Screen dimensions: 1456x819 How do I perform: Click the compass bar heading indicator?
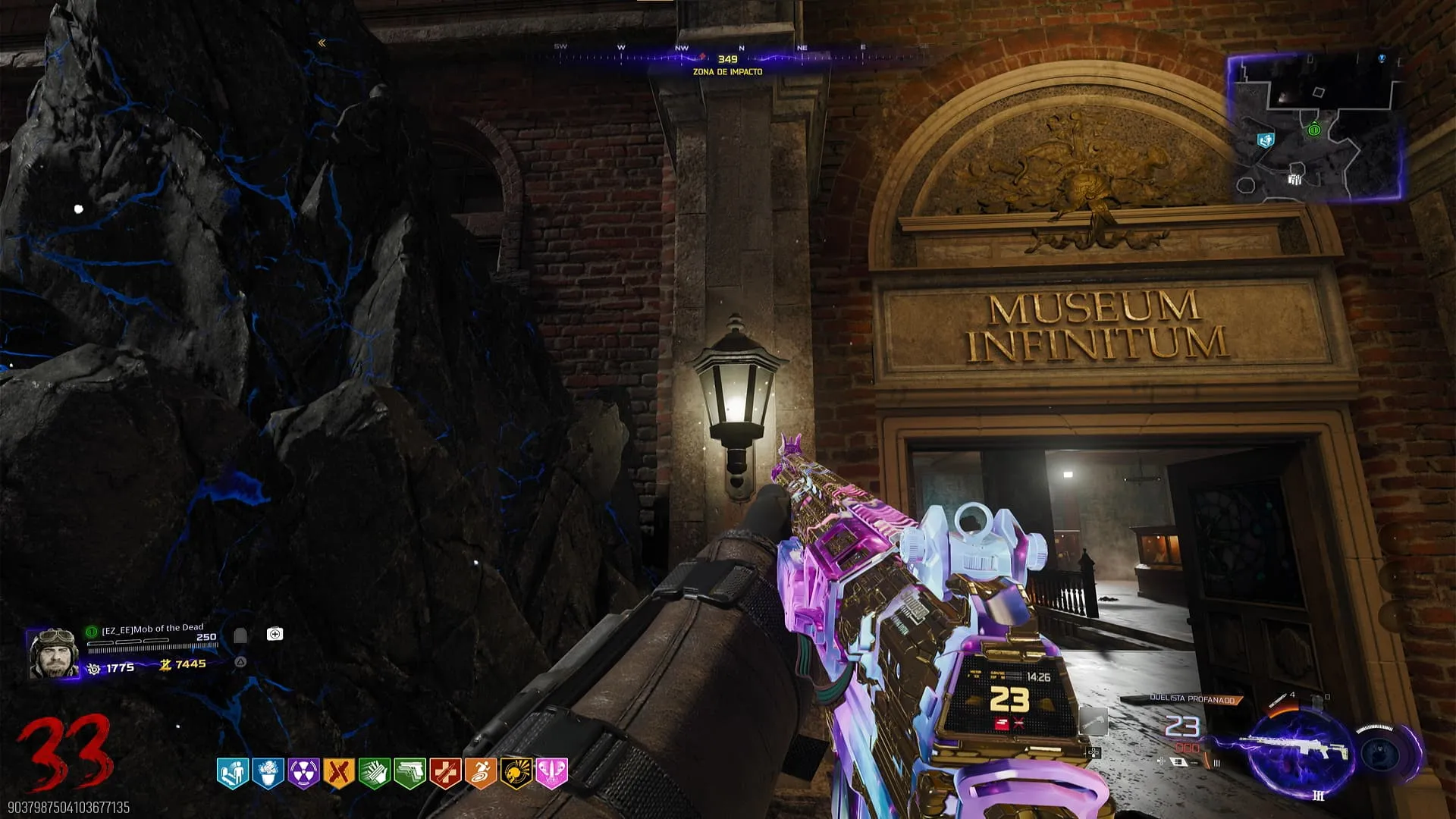[x=727, y=59]
